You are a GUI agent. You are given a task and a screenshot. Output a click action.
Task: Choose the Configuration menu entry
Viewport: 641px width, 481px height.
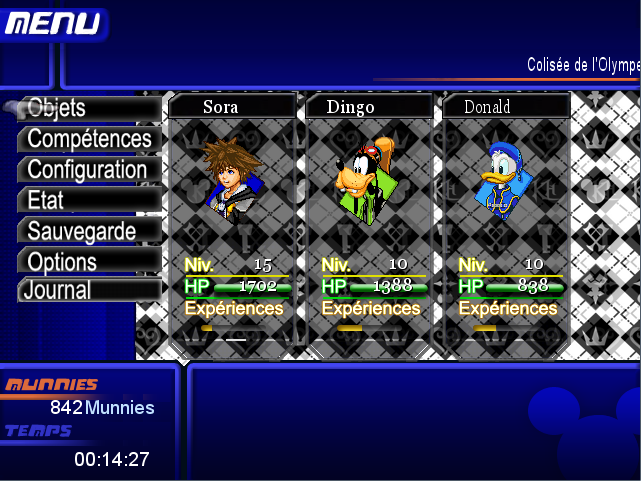click(87, 170)
